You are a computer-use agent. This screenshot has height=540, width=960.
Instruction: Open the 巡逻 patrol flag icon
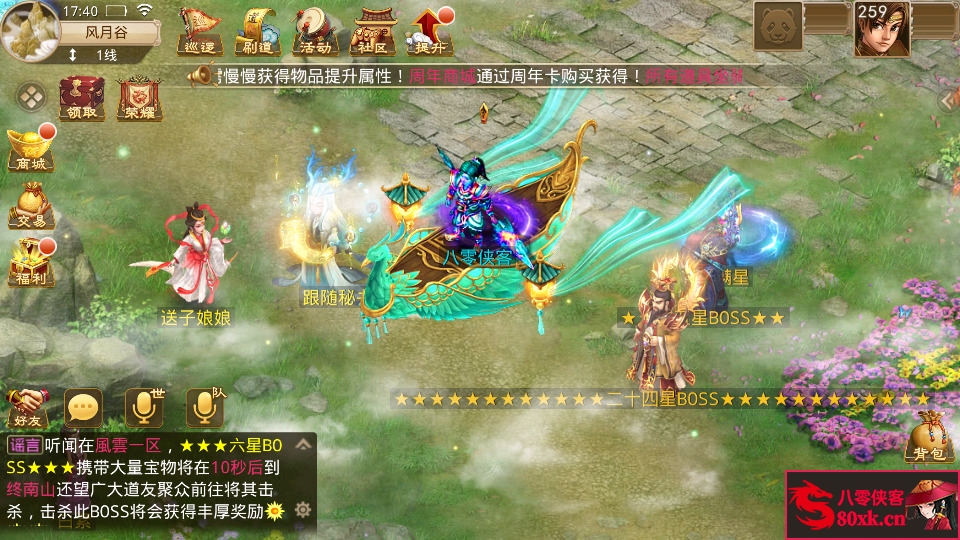(x=198, y=32)
